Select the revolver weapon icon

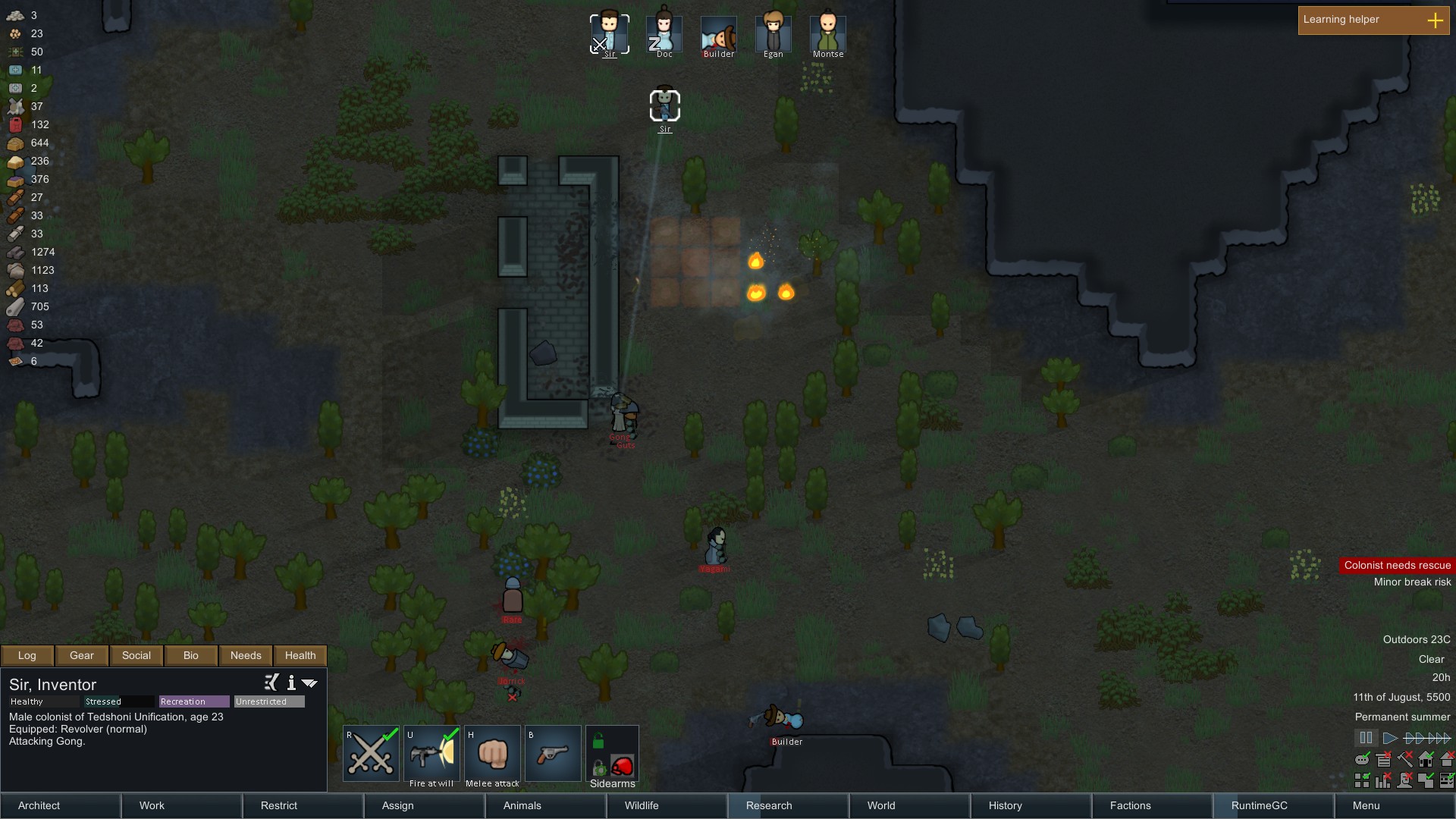point(552,753)
